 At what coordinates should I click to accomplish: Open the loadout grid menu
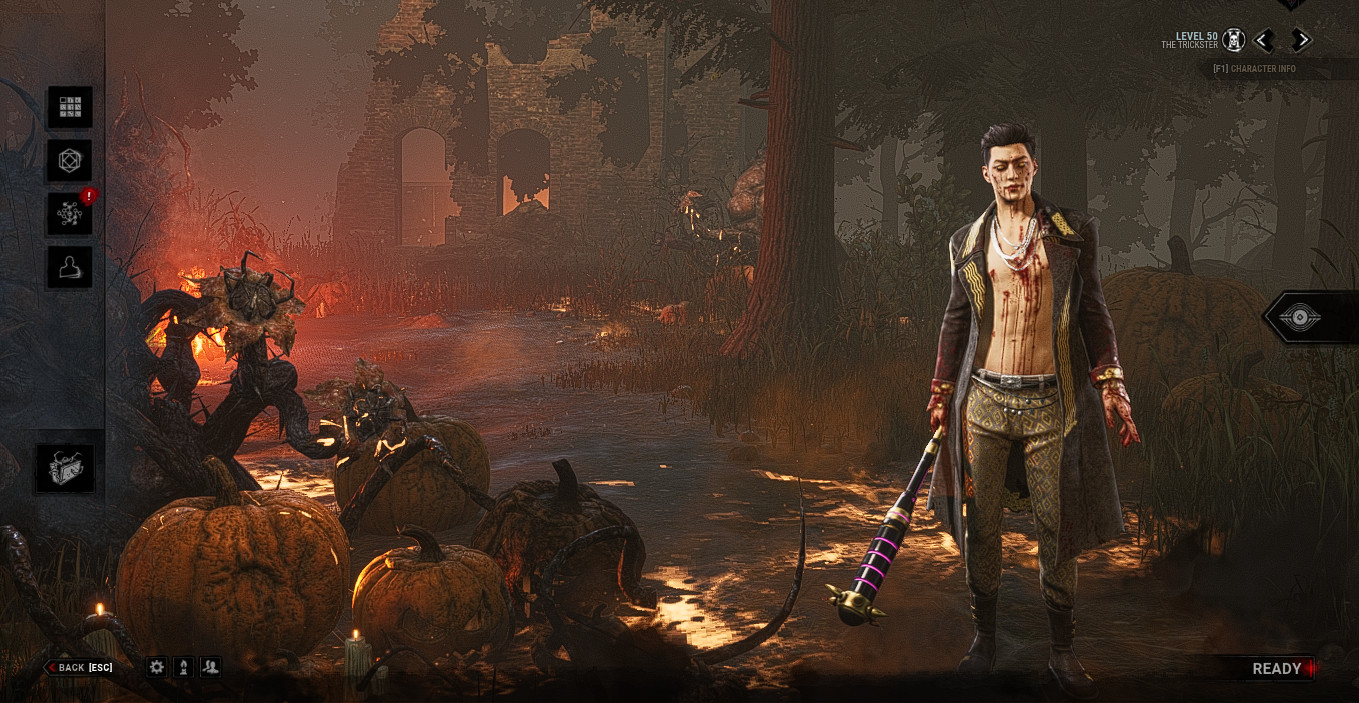click(70, 107)
